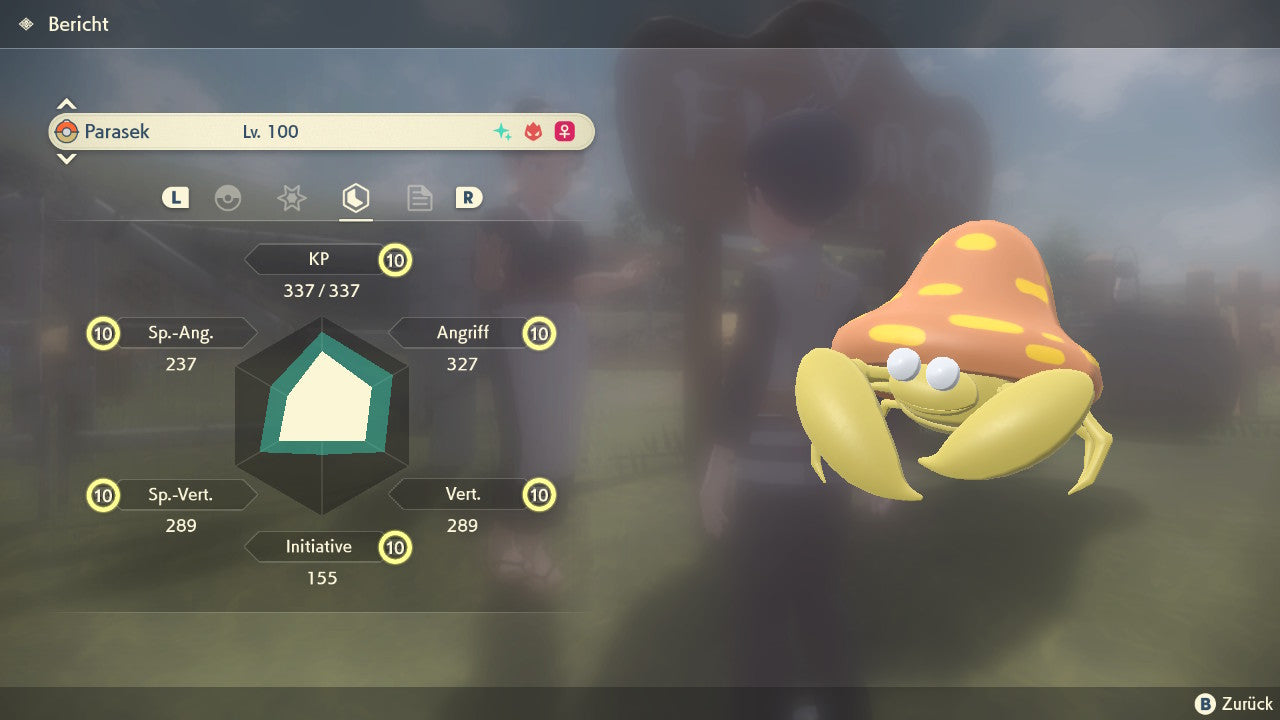The height and width of the screenshot is (720, 1280).
Task: Click the shiny sparkle icon
Action: pyautogui.click(x=502, y=132)
